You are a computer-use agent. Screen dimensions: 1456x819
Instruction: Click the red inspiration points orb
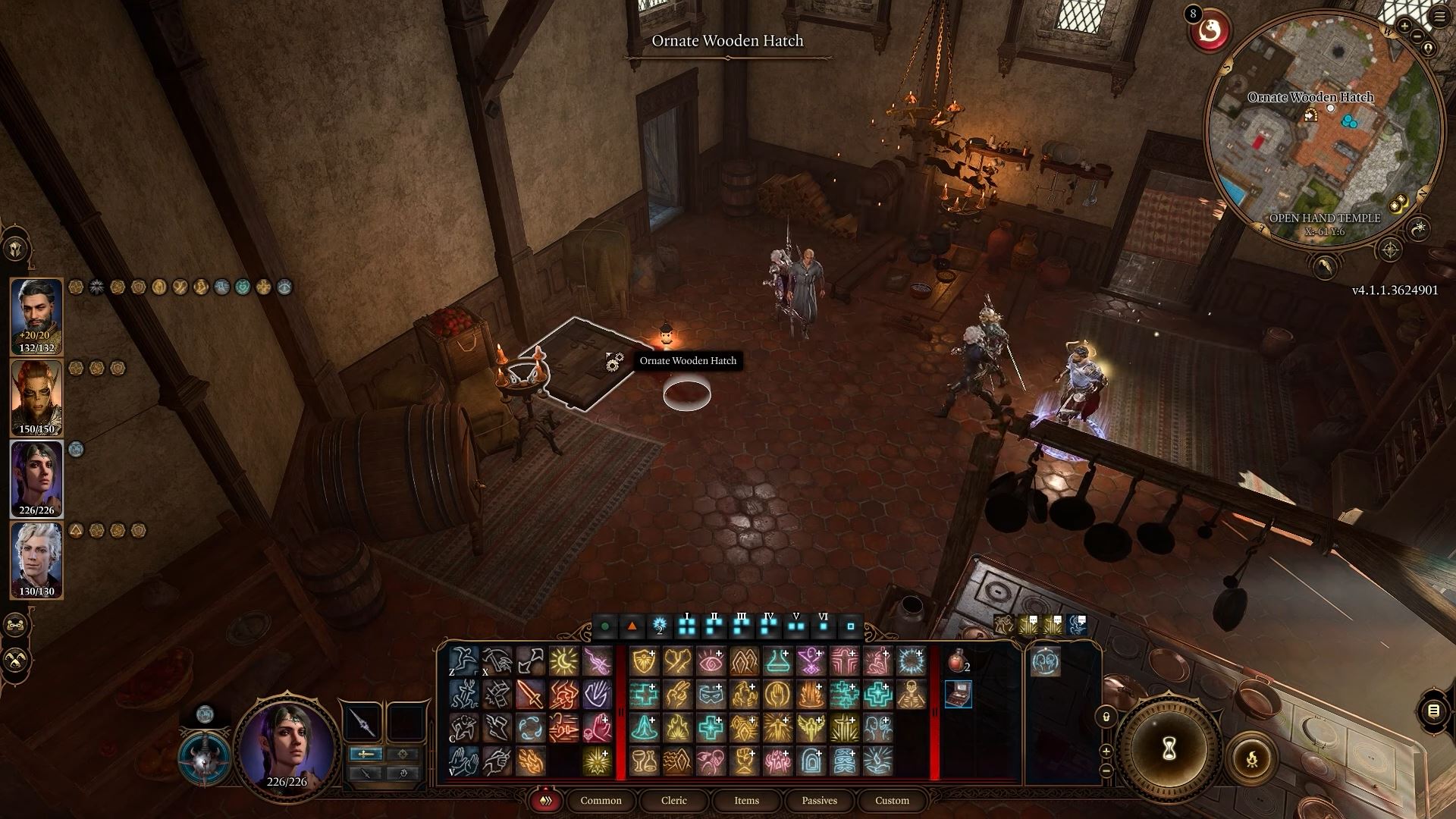click(1210, 32)
